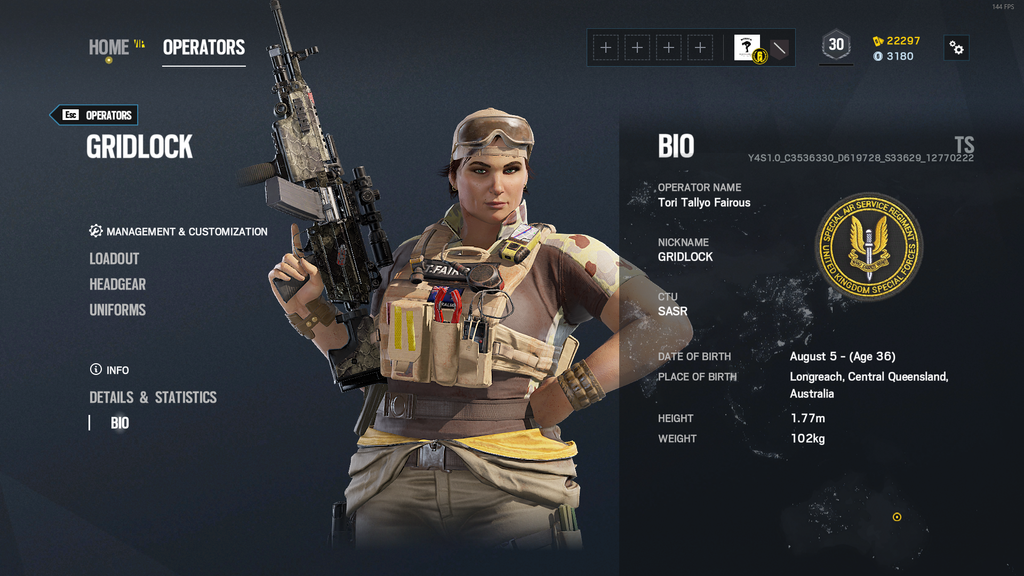Open the gear settings icon

tap(956, 47)
